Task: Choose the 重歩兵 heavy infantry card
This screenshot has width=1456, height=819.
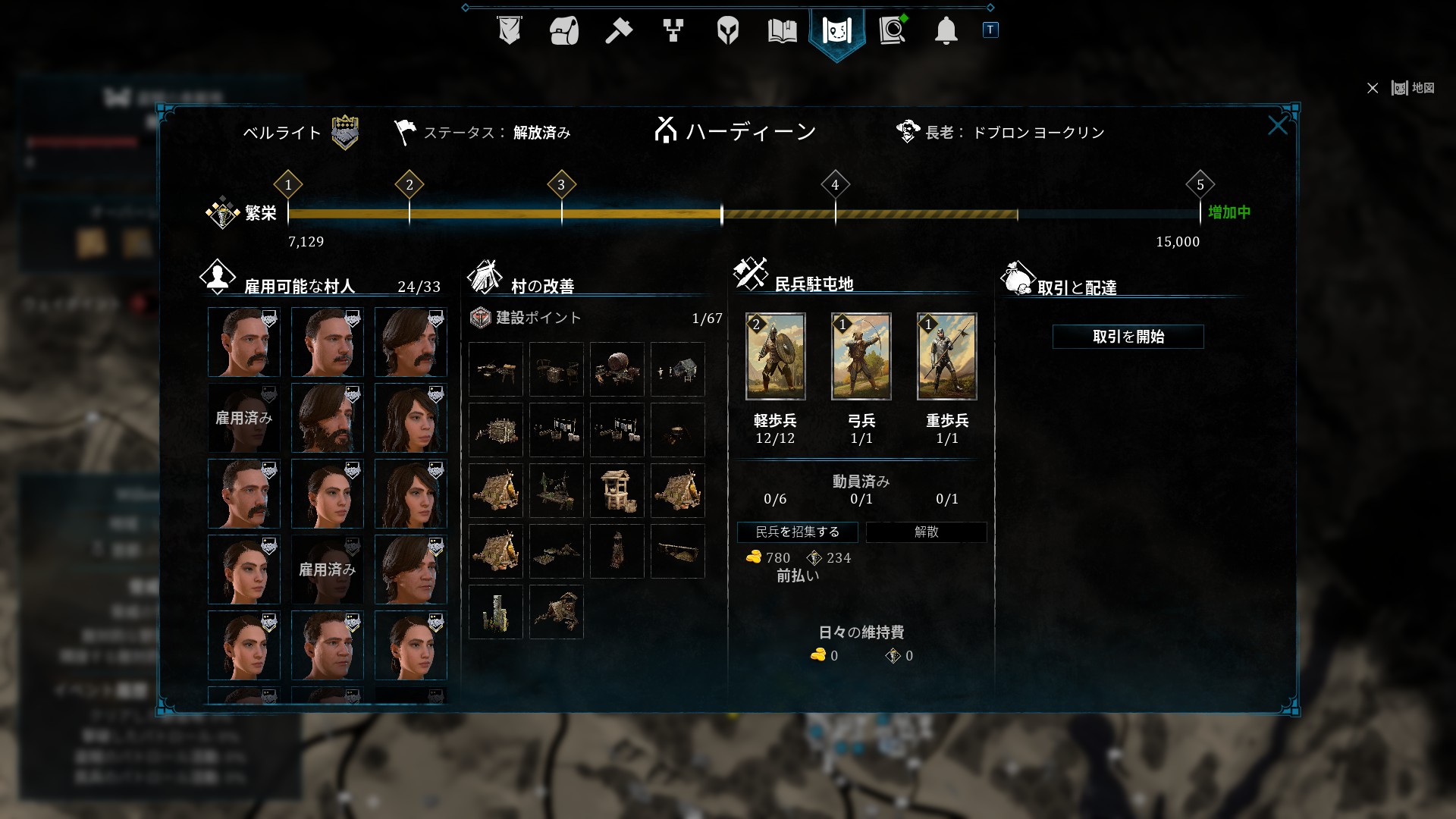Action: tap(946, 356)
